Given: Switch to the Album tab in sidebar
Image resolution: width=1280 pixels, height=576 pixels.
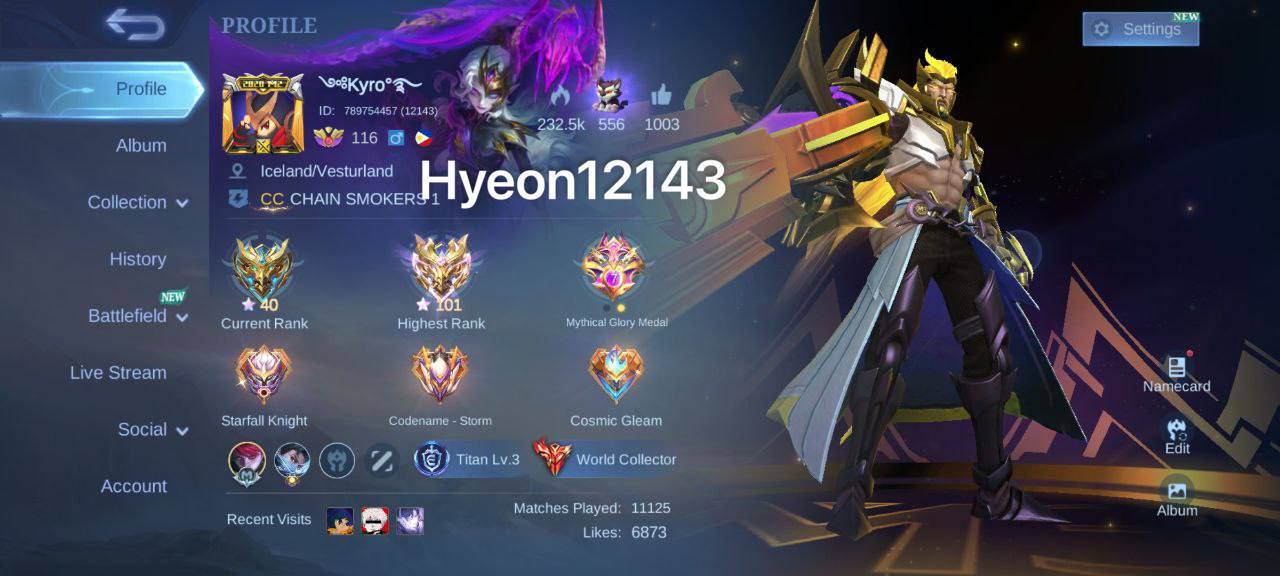Looking at the screenshot, I should (x=141, y=145).
